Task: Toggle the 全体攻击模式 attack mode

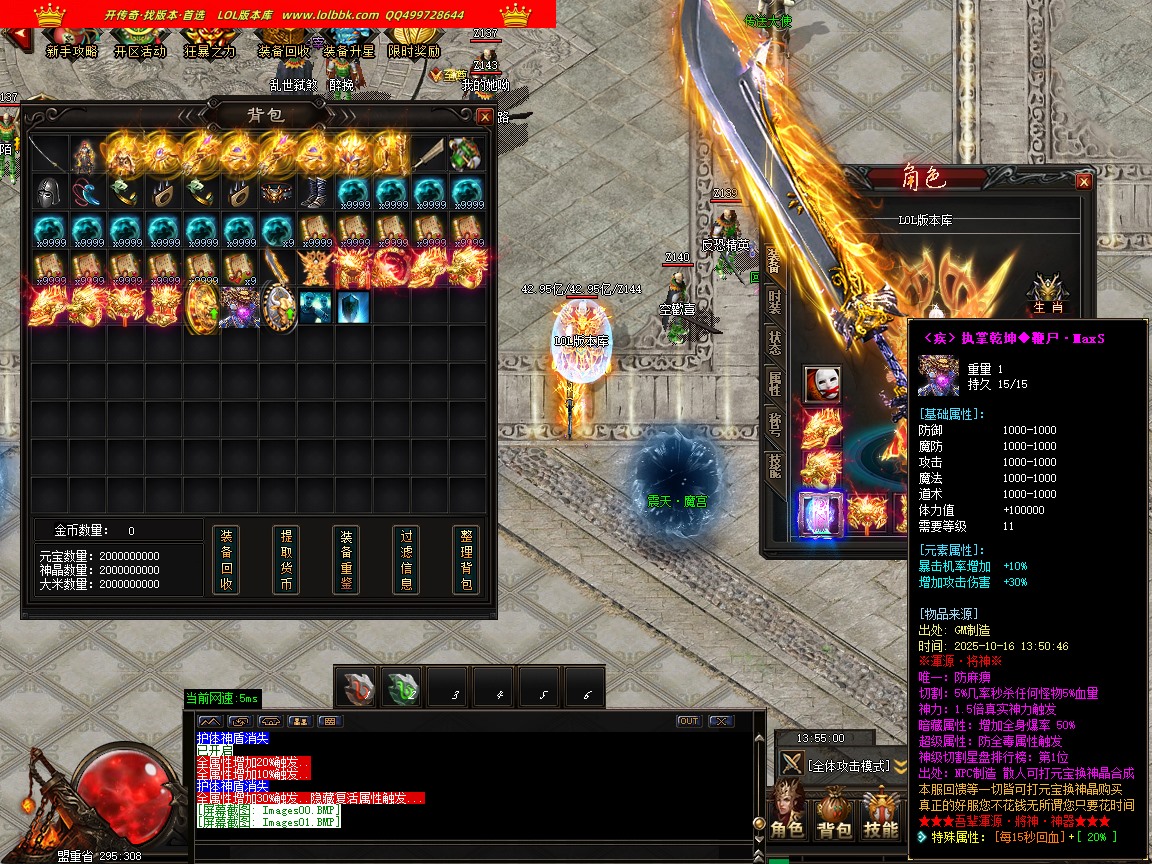Action: coord(848,765)
